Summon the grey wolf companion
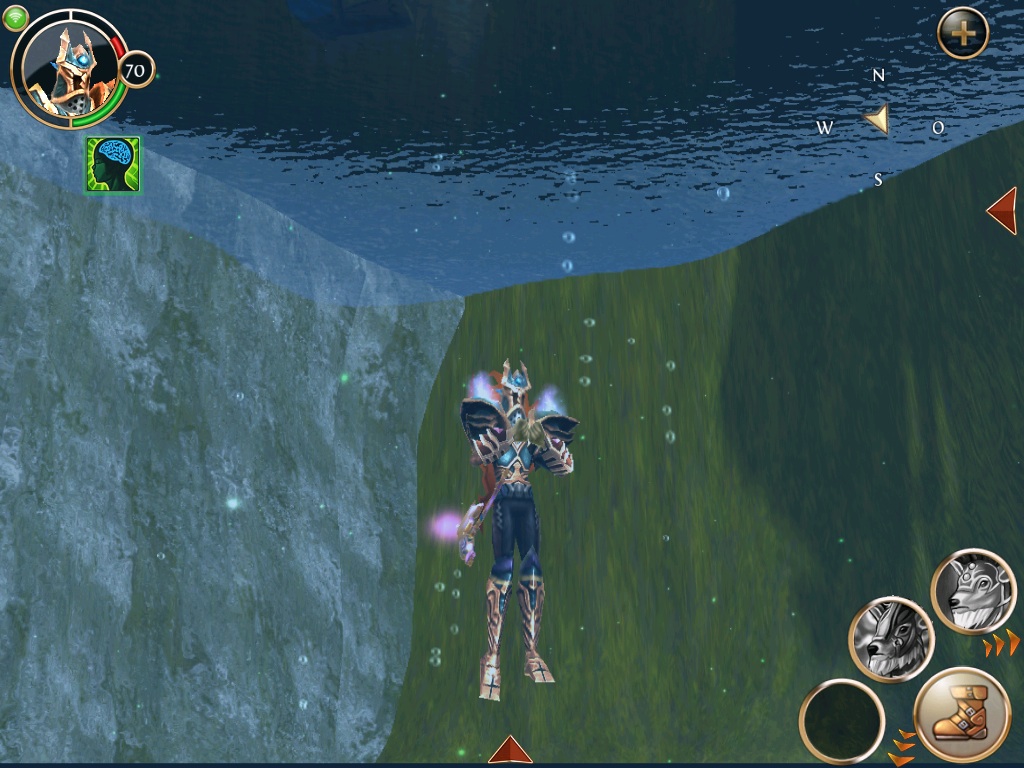This screenshot has height=768, width=1024. (x=891, y=639)
